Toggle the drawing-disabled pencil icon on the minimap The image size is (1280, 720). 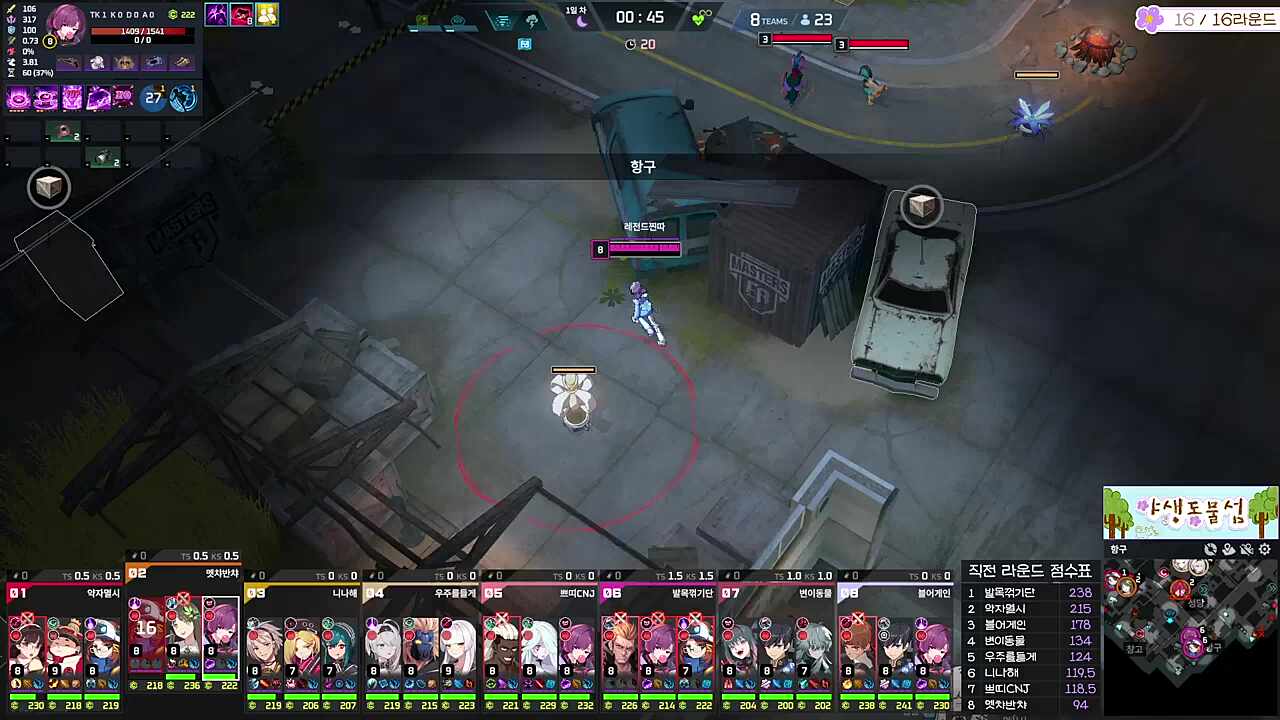pos(1246,549)
